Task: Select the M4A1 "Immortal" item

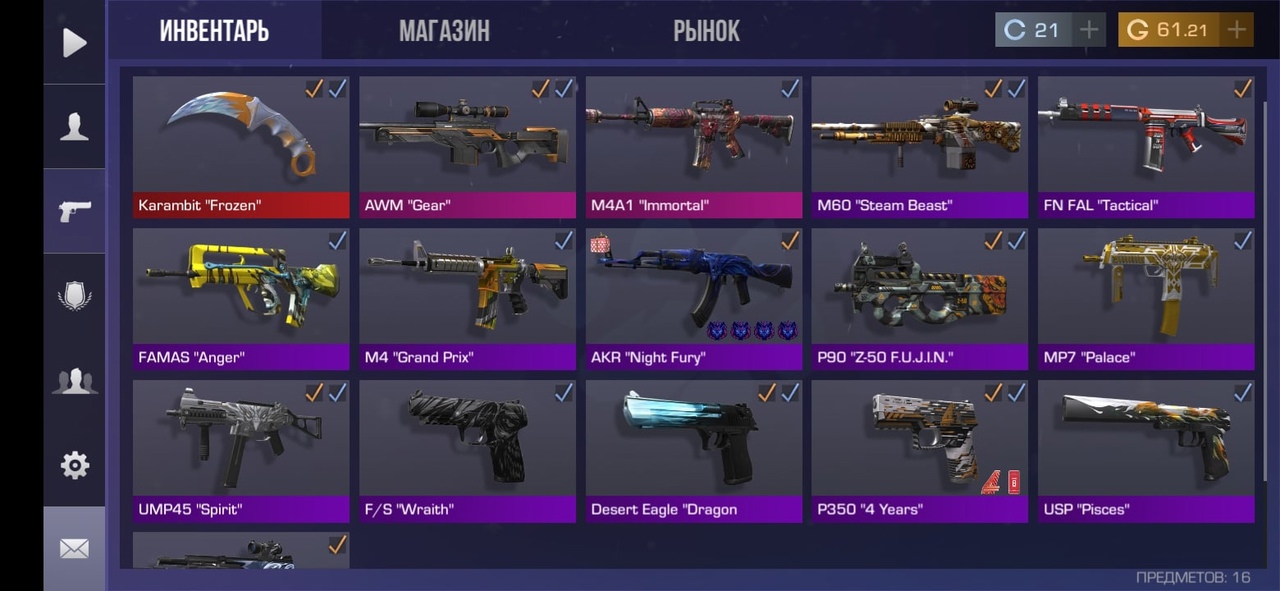Action: coord(694,146)
